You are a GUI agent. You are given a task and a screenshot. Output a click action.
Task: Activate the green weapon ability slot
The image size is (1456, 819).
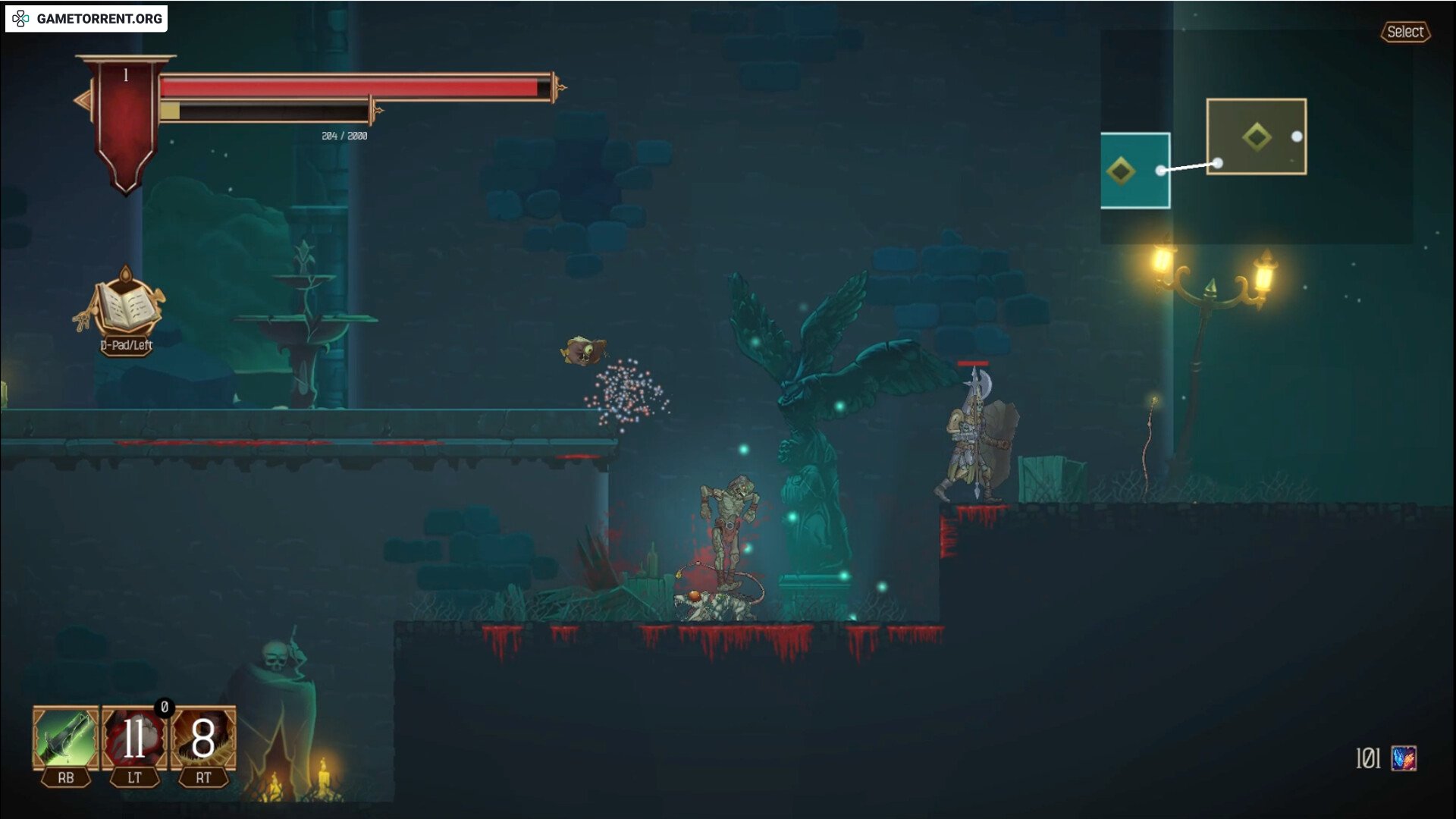coord(65,738)
